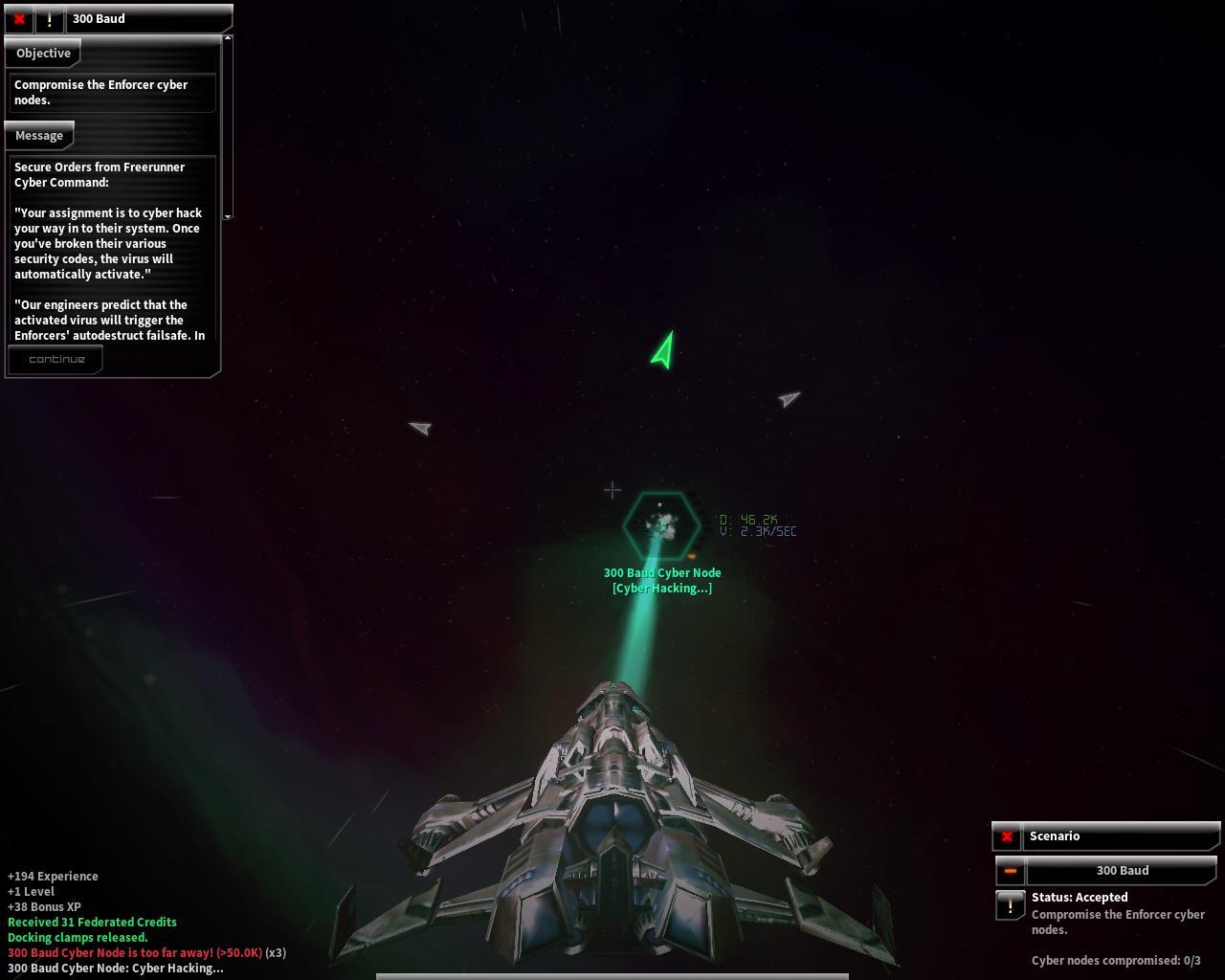
Task: Click the exclamation icon beside 300 Baud title
Action: [50, 19]
